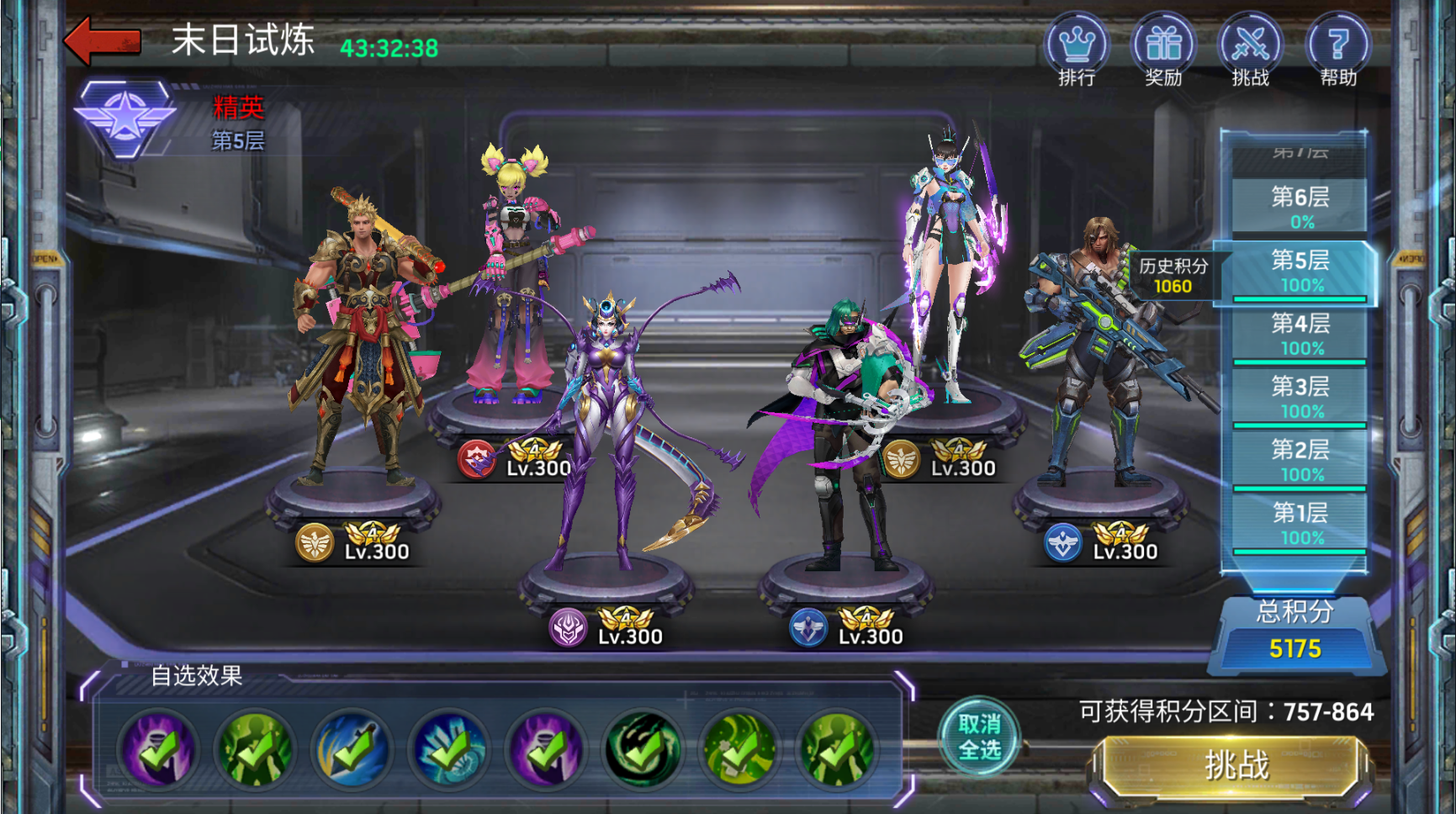The width and height of the screenshot is (1456, 814).
Task: Open the 挑战 crossed swords icon
Action: tap(1251, 45)
